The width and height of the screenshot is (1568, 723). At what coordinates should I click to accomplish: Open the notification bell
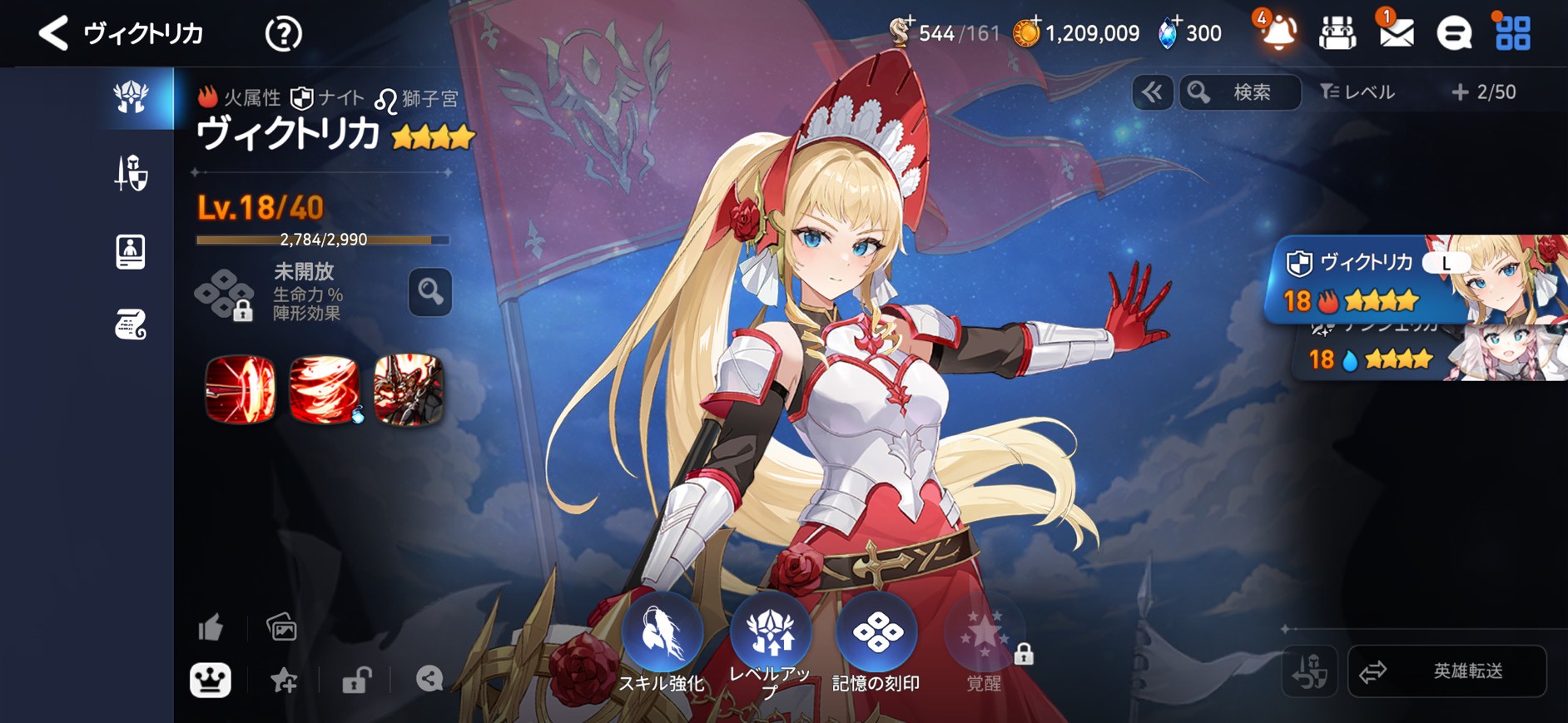[x=1278, y=33]
